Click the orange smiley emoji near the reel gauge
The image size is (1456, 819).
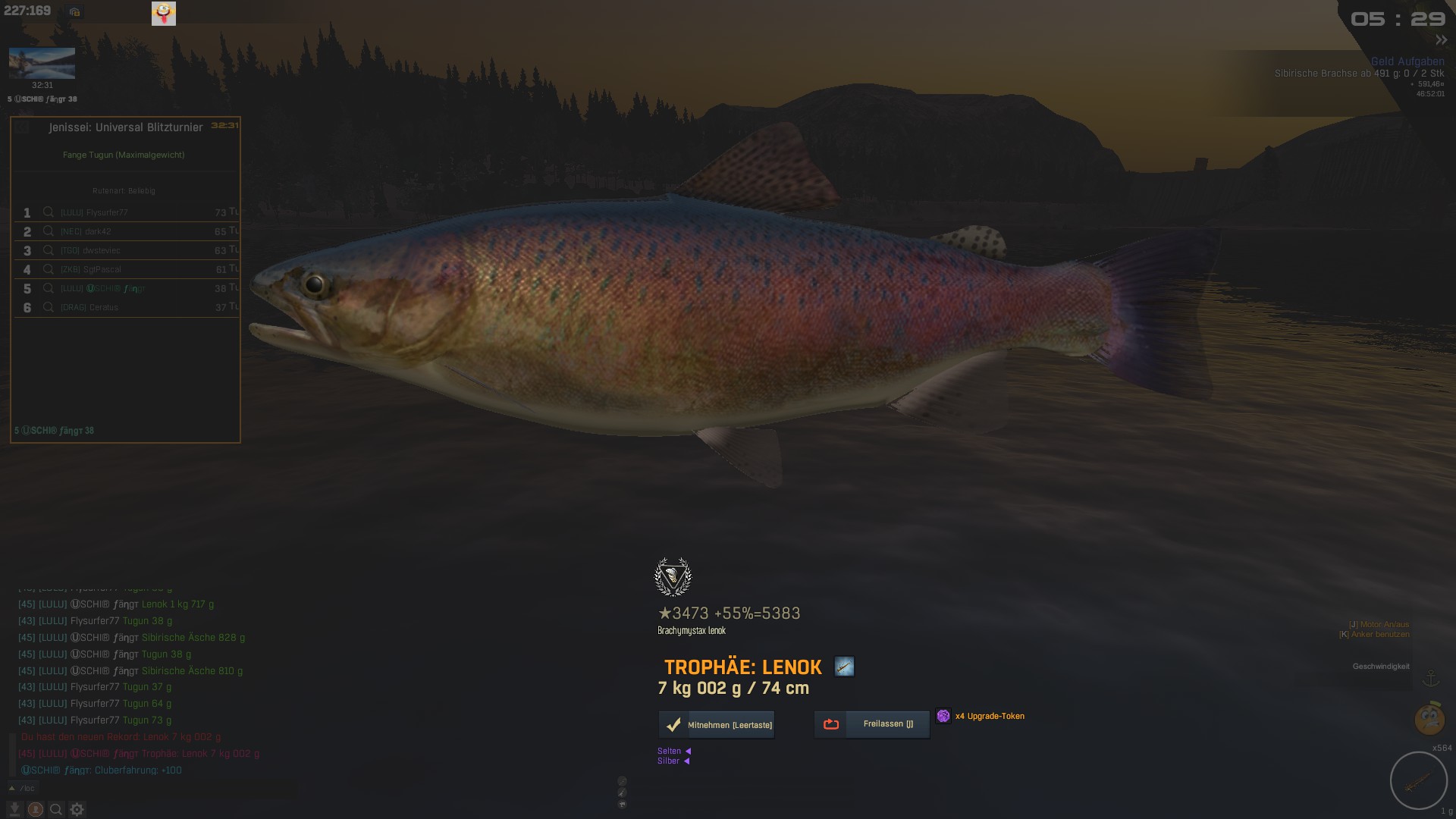click(x=1429, y=719)
